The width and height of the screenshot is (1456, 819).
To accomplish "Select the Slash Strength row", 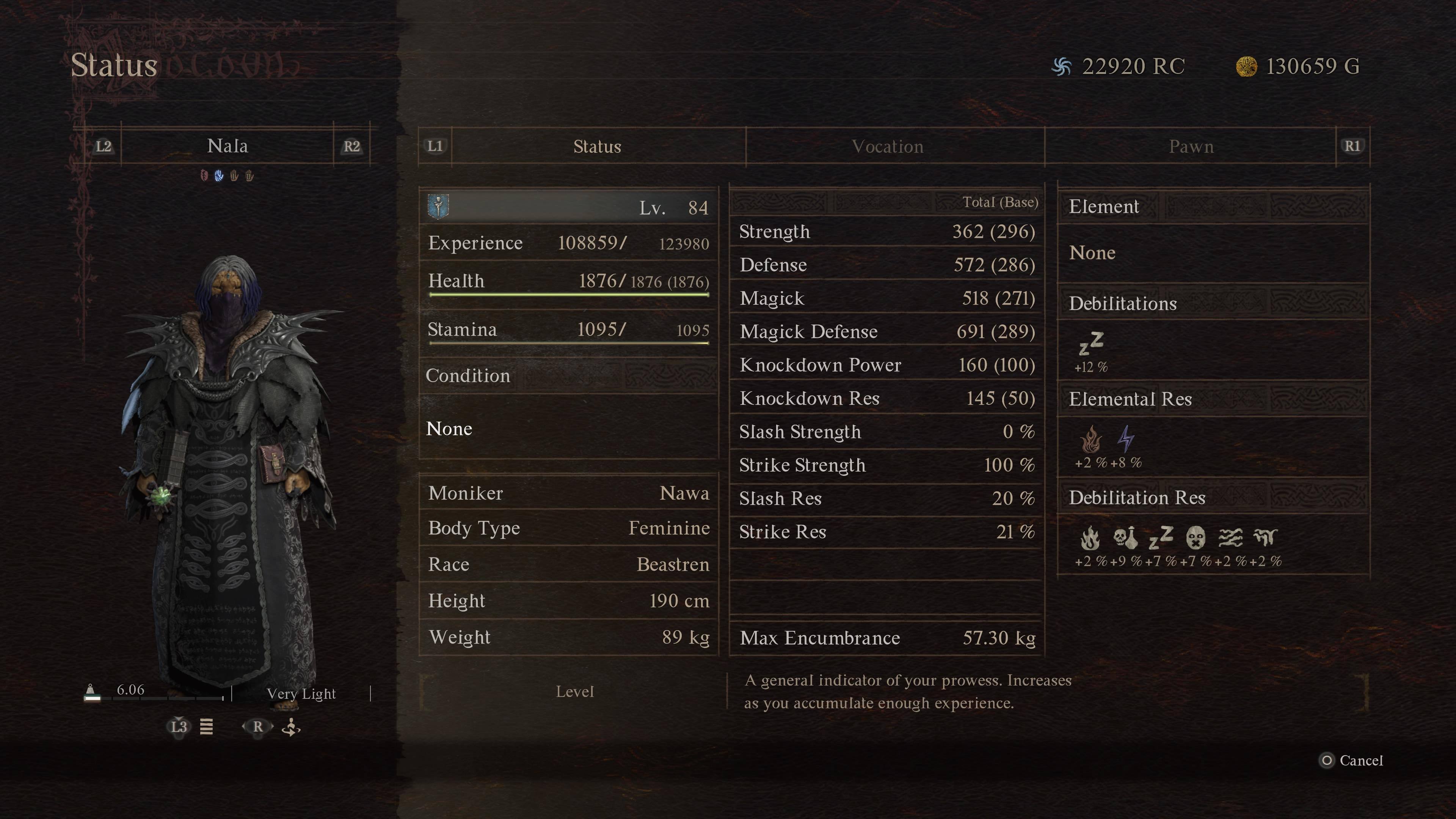I will [886, 432].
